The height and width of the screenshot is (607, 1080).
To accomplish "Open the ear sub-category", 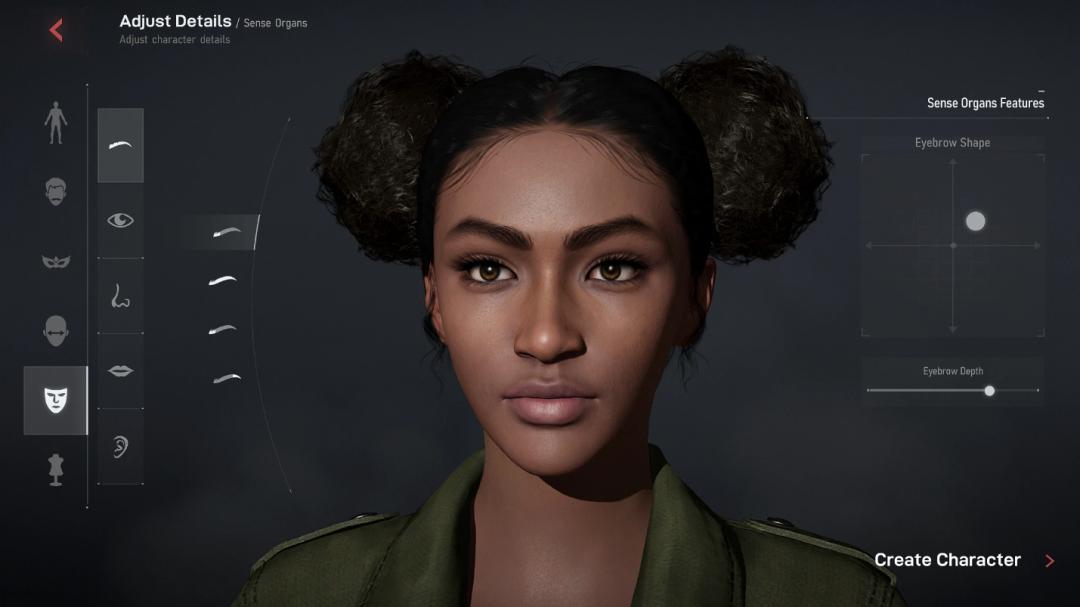I will click(120, 446).
